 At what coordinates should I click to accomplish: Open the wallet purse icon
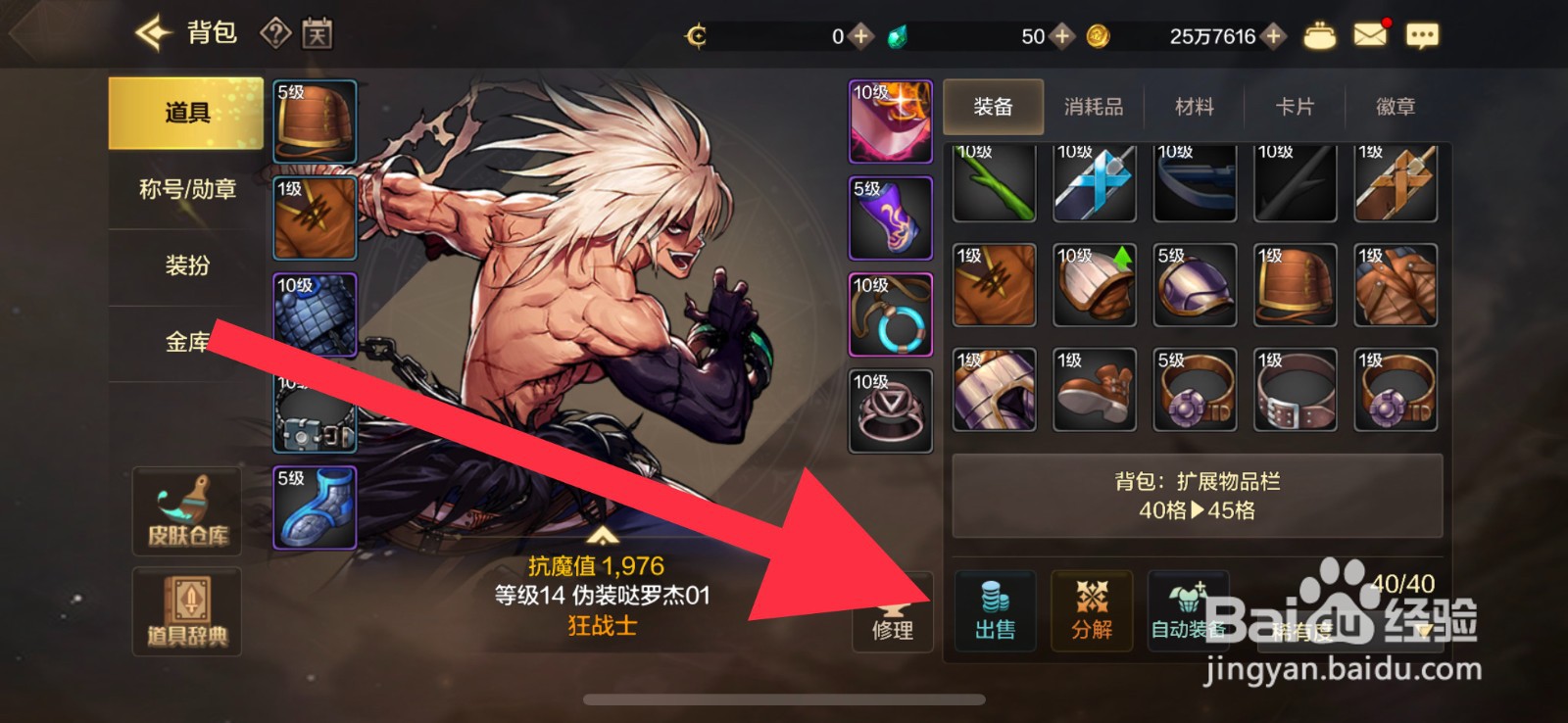(x=1319, y=34)
